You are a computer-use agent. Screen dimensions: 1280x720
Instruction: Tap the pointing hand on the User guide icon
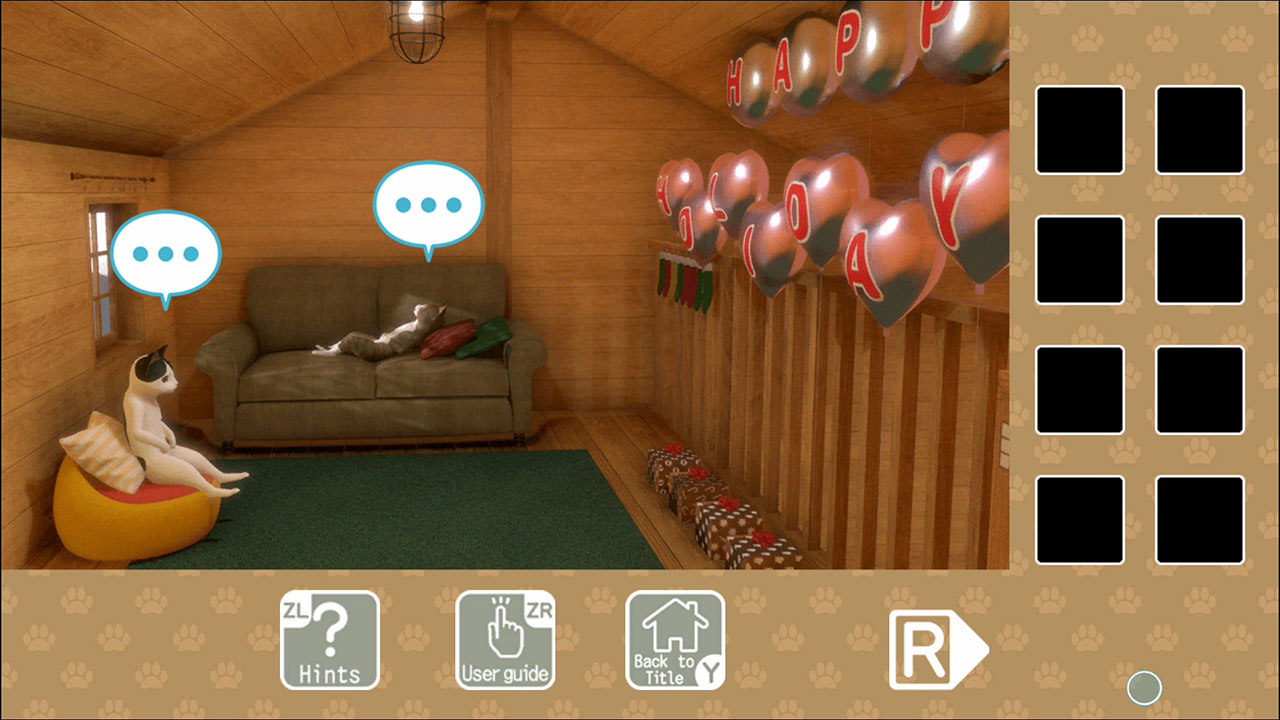(x=505, y=628)
